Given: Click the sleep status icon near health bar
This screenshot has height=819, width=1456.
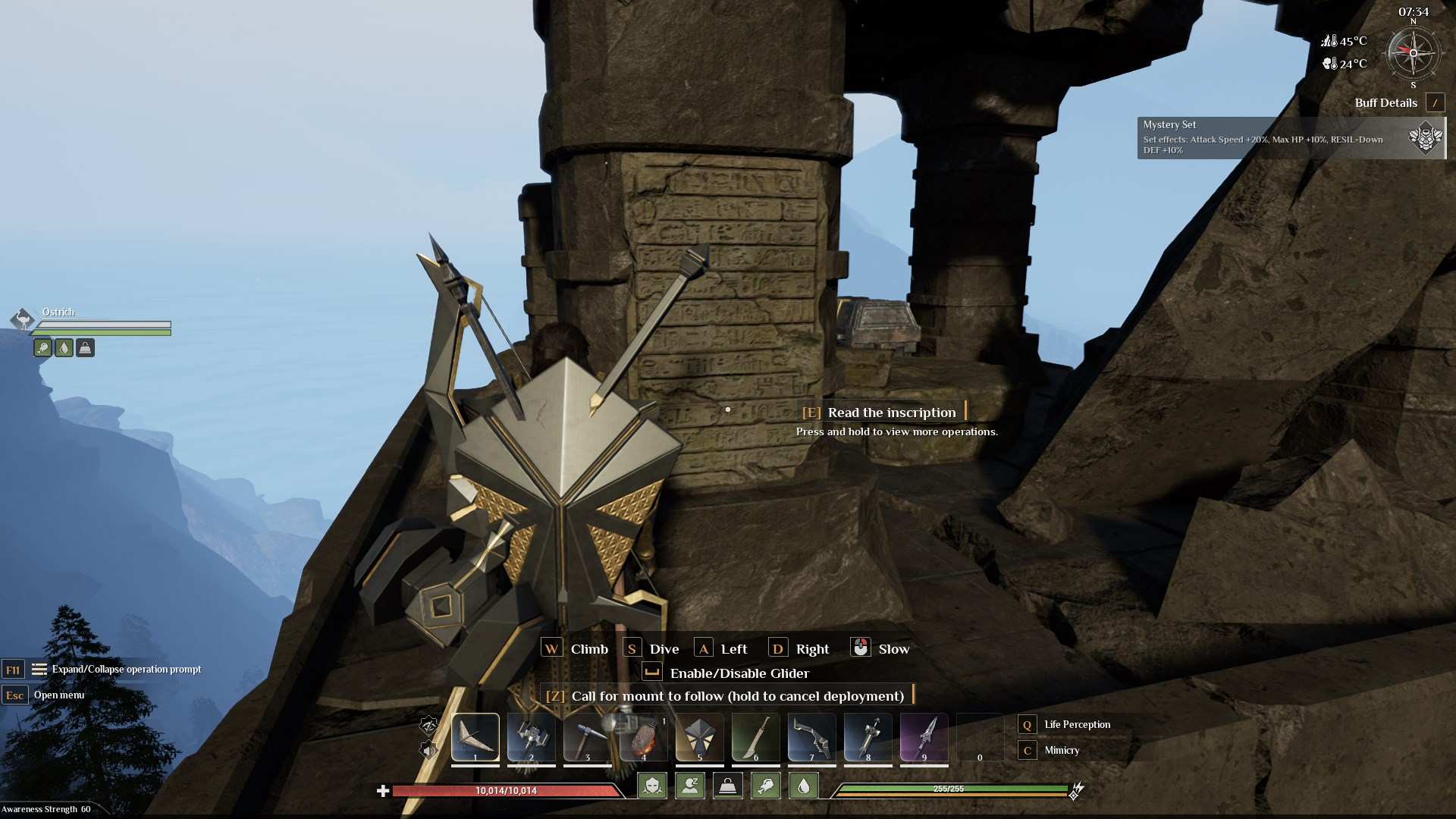Looking at the screenshot, I should (x=689, y=786).
